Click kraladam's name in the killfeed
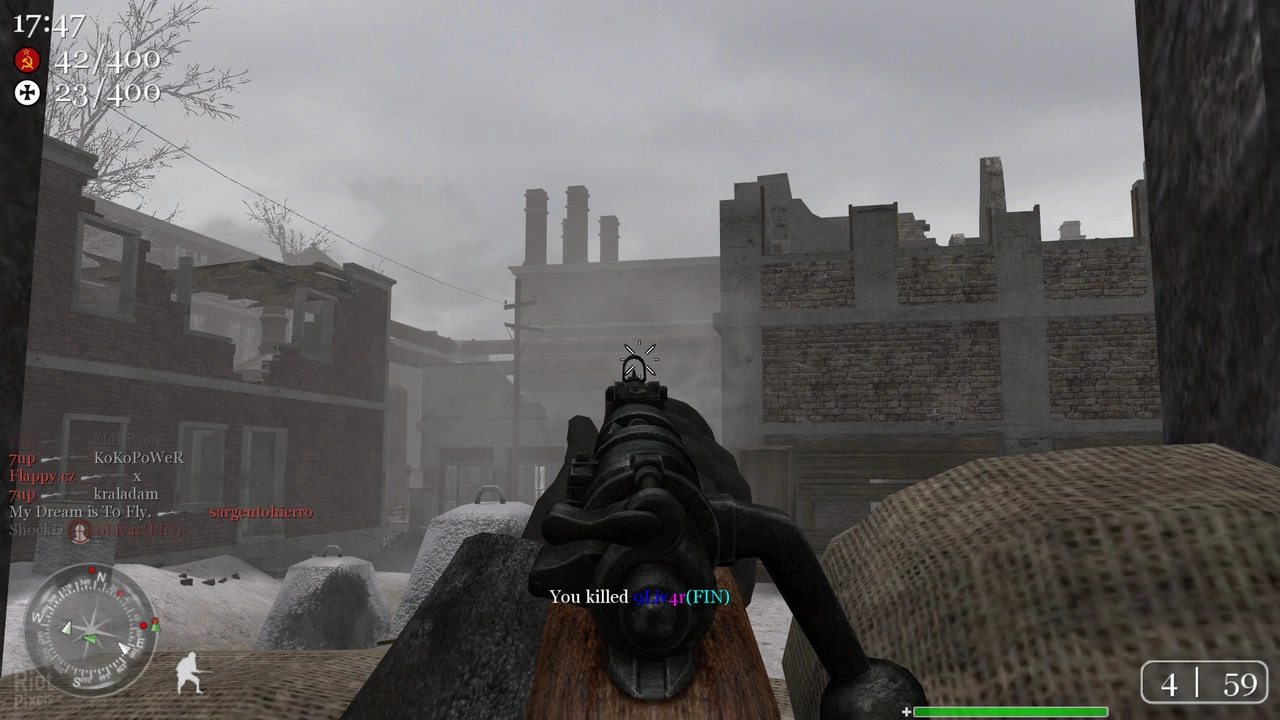The height and width of the screenshot is (720, 1280). point(126,494)
